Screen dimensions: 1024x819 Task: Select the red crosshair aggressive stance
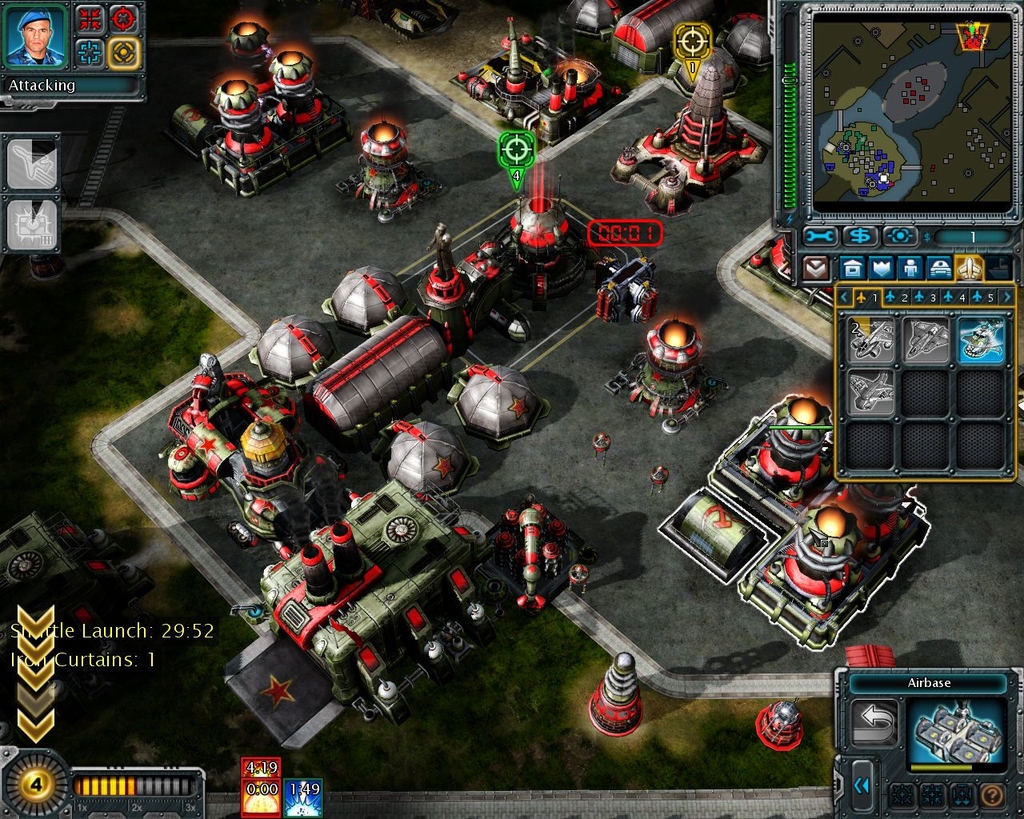point(122,17)
